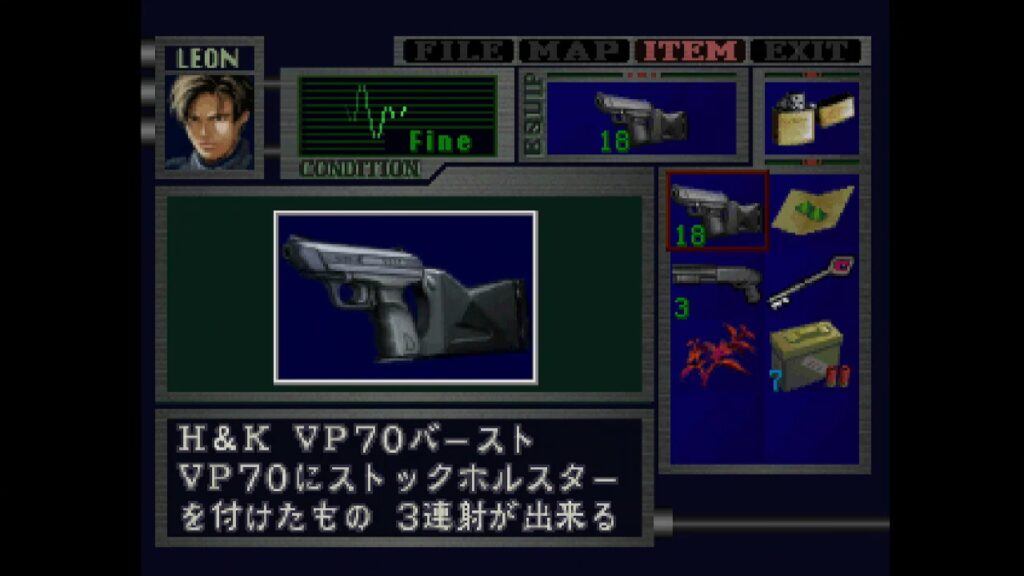The image size is (1024, 576).
Task: Open the FILE menu tab
Action: click(456, 51)
